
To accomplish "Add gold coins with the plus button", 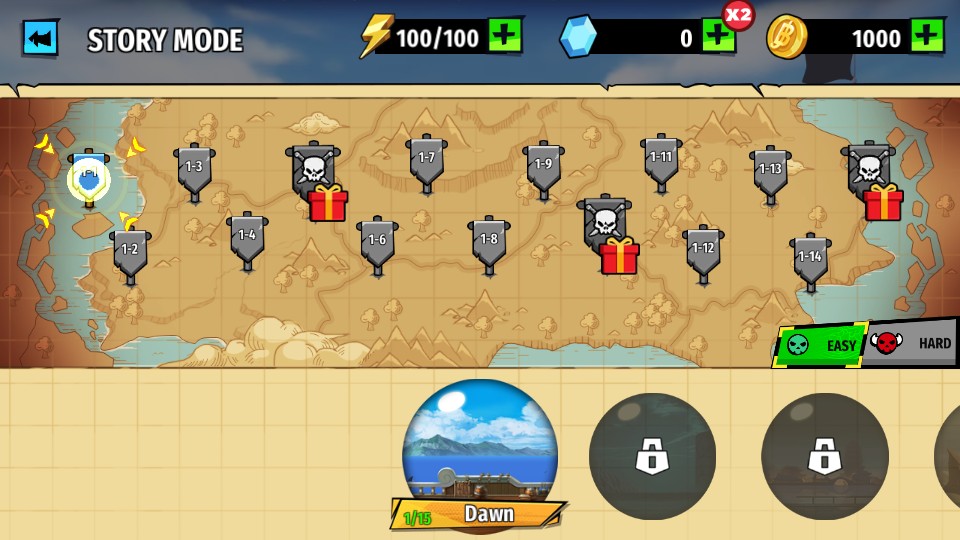I will (927, 36).
